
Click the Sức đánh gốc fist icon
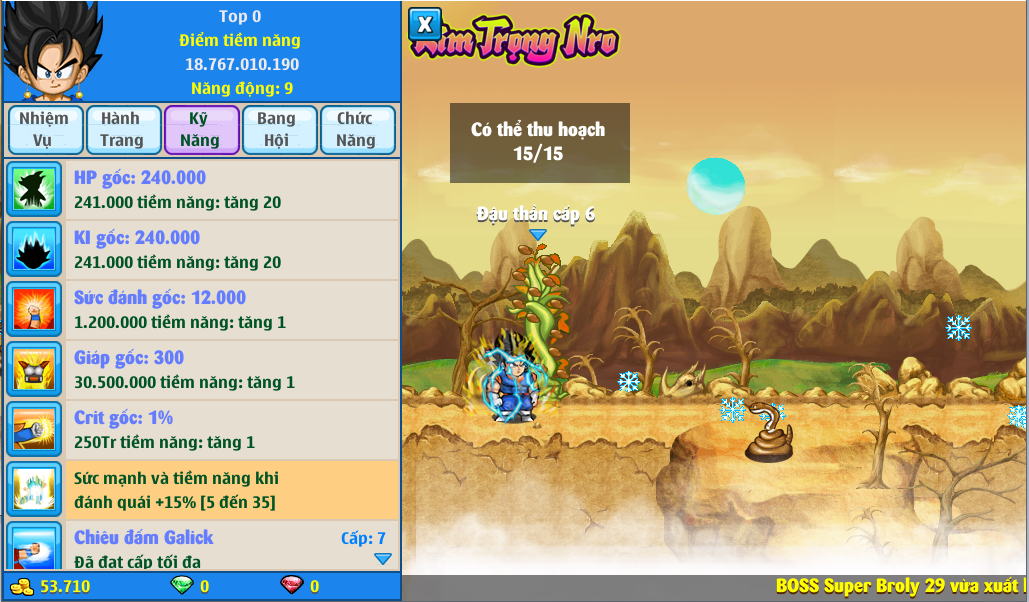(x=35, y=310)
